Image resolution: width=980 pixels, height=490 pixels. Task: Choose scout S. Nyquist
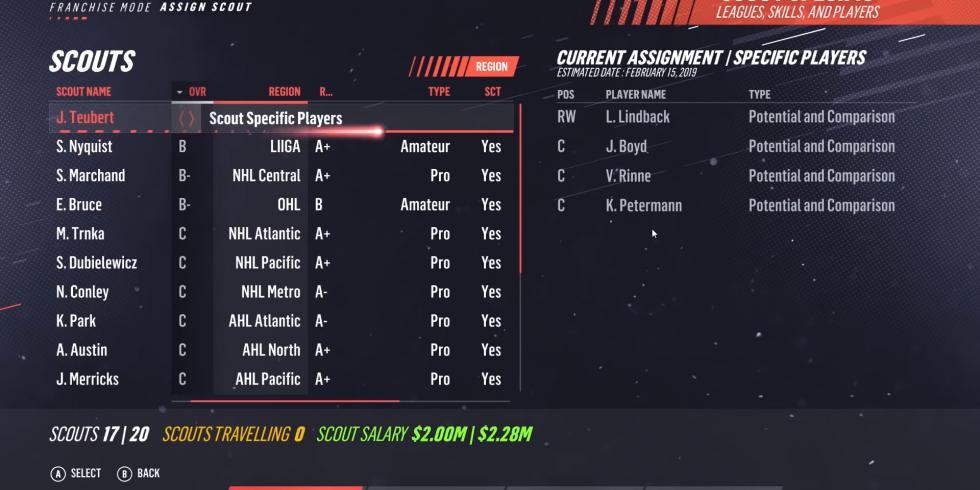85,147
